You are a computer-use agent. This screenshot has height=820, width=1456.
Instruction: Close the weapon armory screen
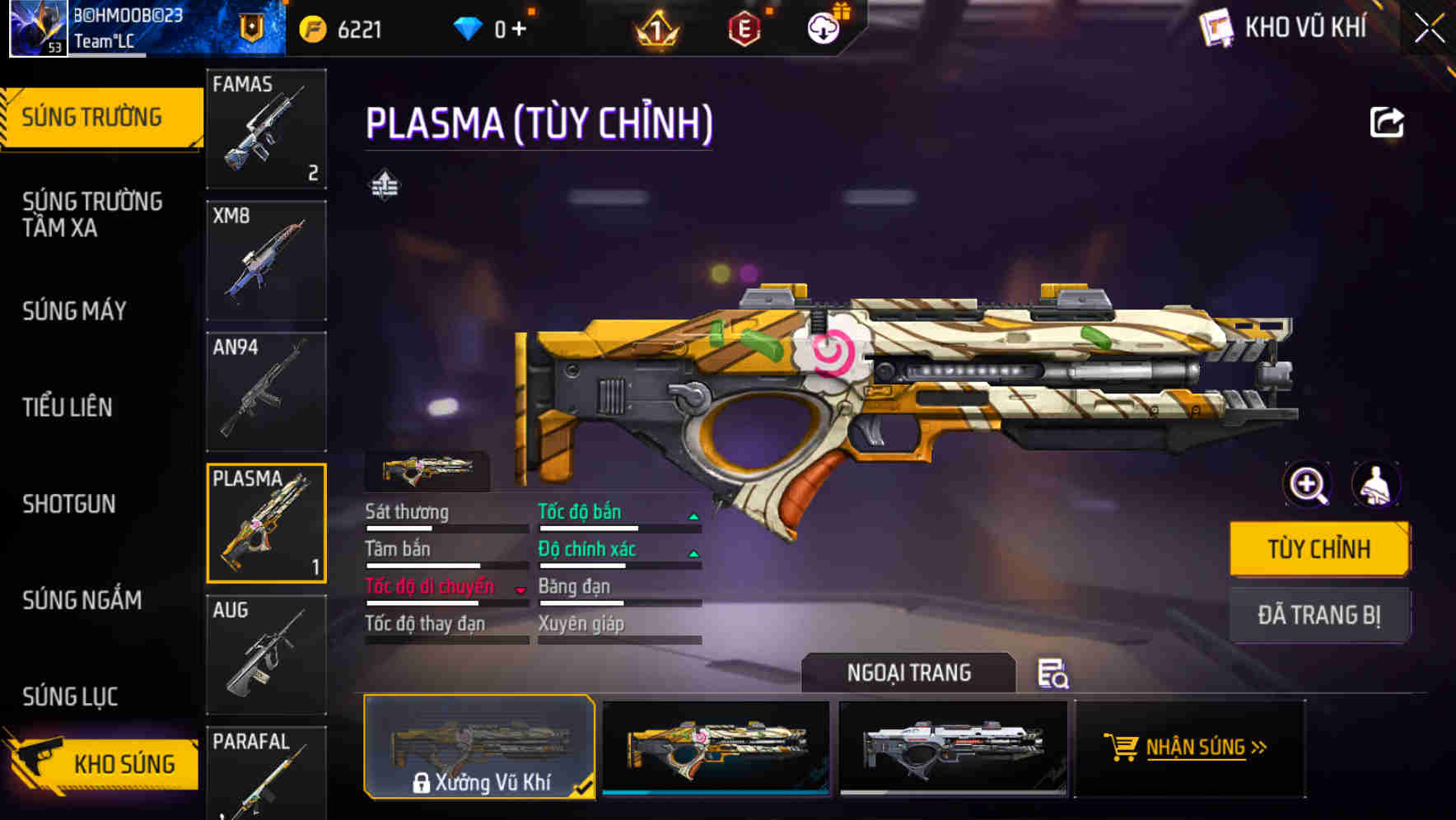tap(1429, 29)
